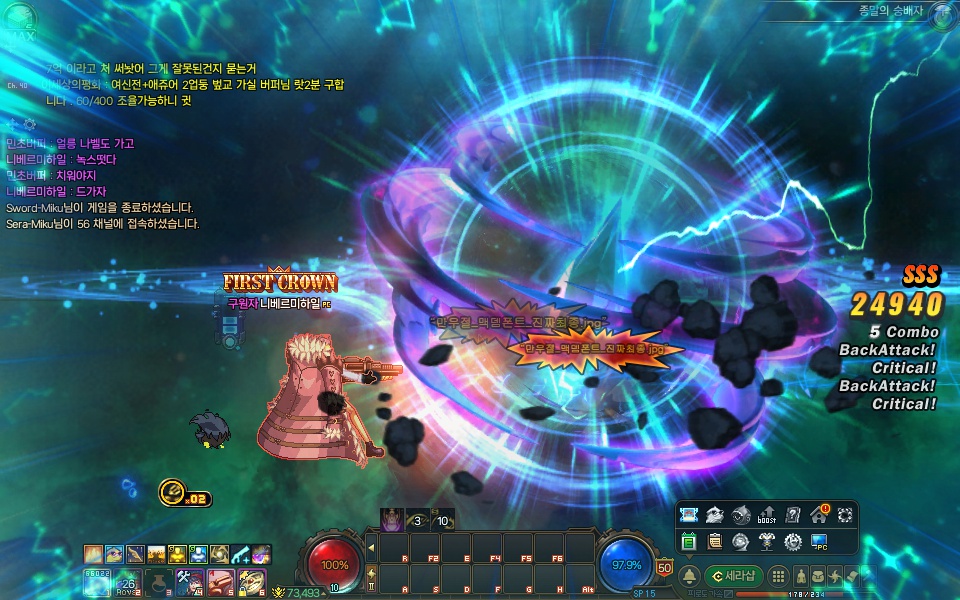Click the skill bar left arrow toggle

[371, 547]
